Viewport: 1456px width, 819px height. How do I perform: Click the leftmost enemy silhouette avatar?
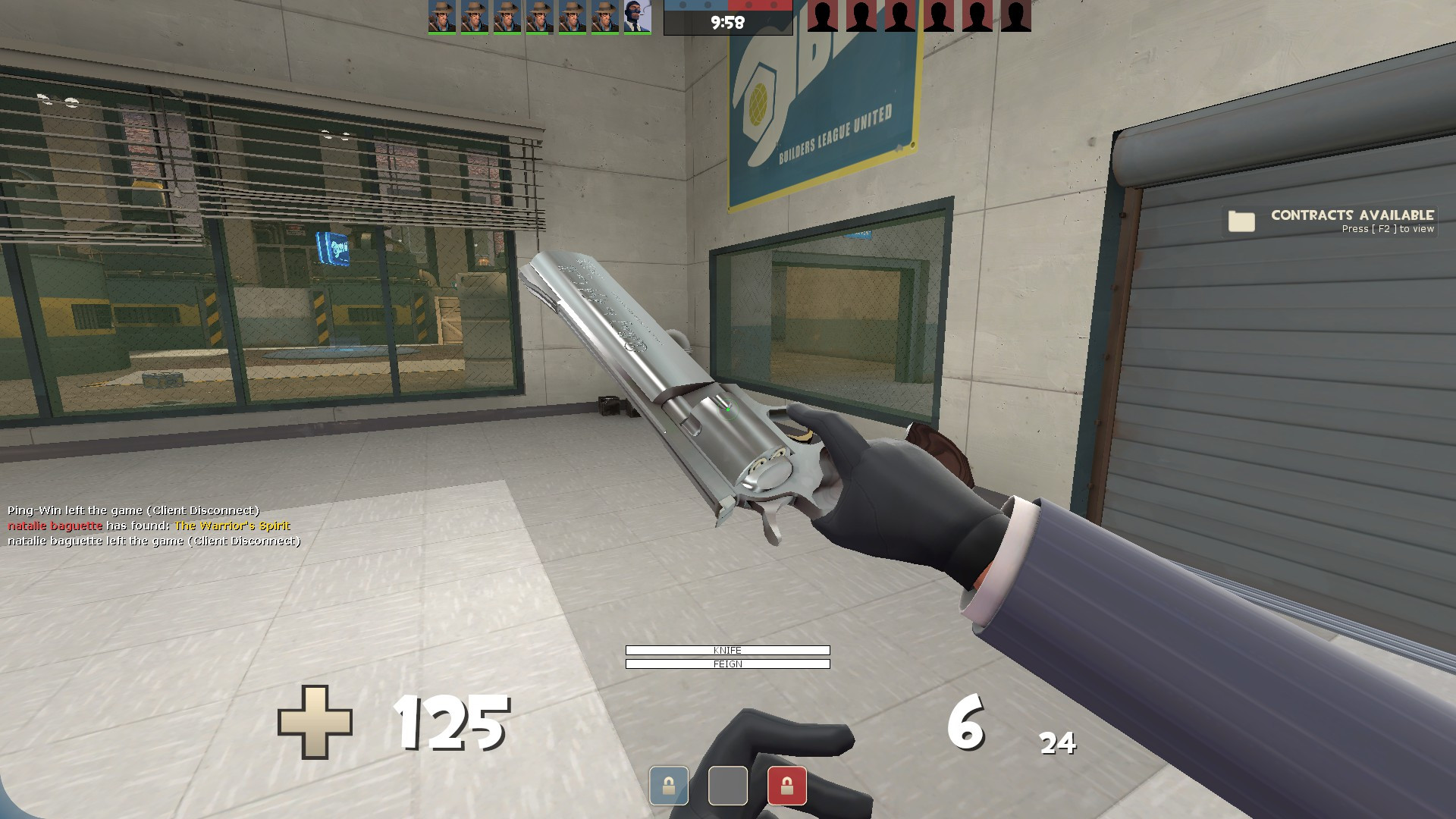(x=822, y=17)
